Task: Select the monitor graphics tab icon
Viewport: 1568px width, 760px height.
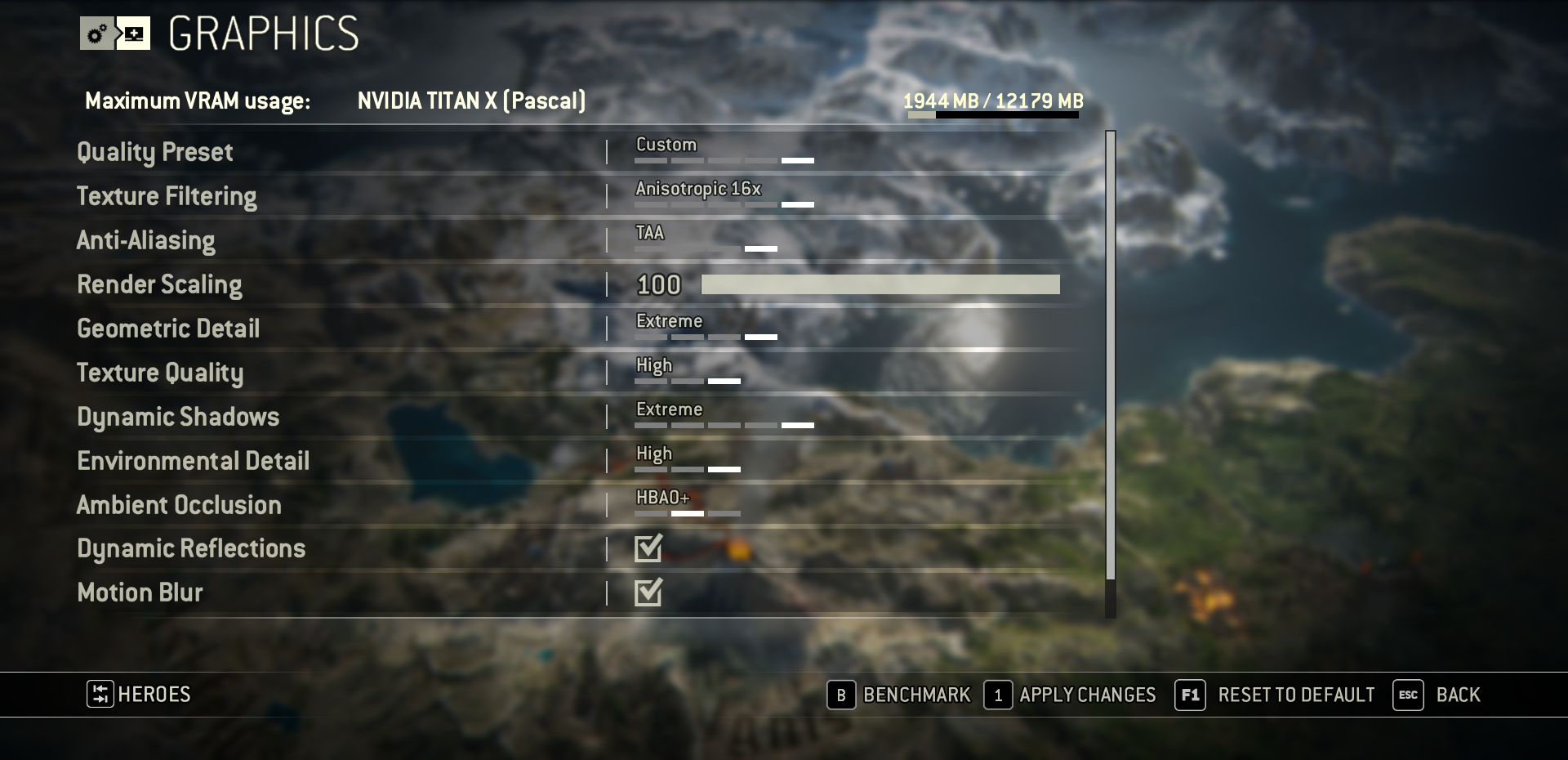Action: [x=133, y=34]
